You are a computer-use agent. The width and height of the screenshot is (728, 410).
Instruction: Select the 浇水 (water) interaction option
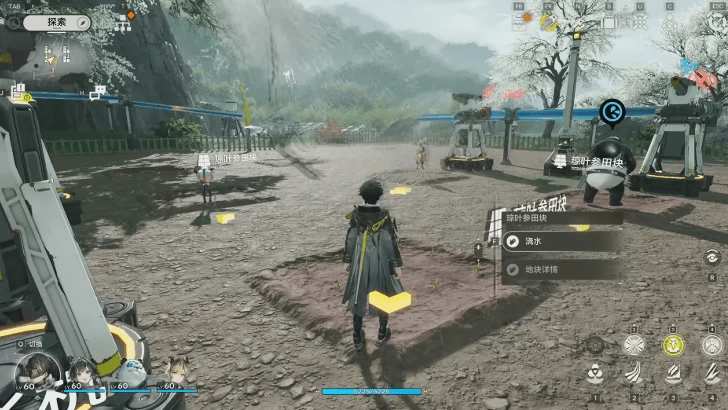coord(560,241)
